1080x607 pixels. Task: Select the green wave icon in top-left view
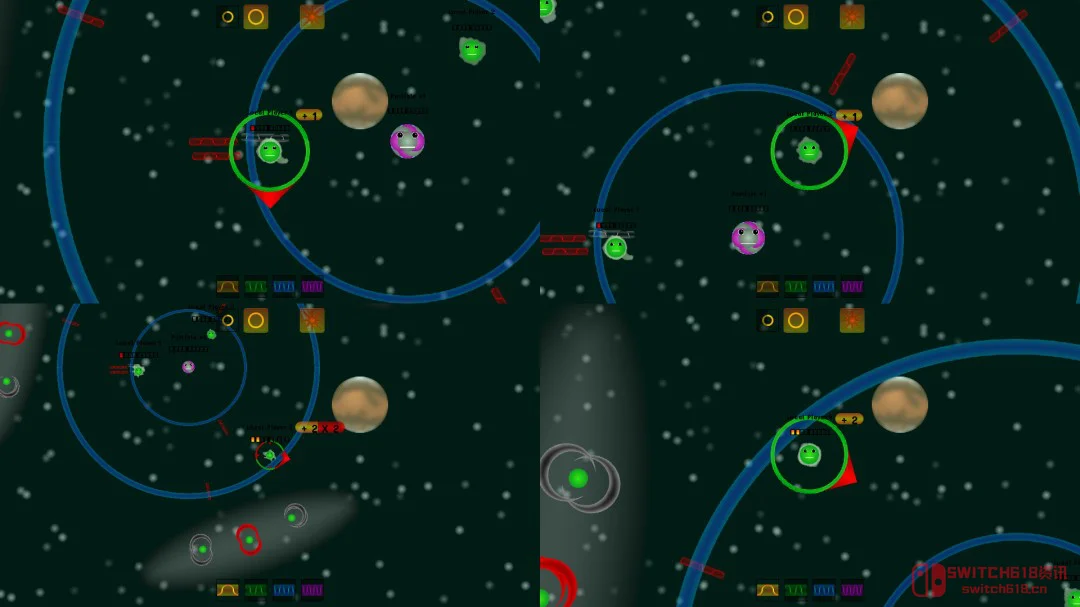tap(256, 286)
